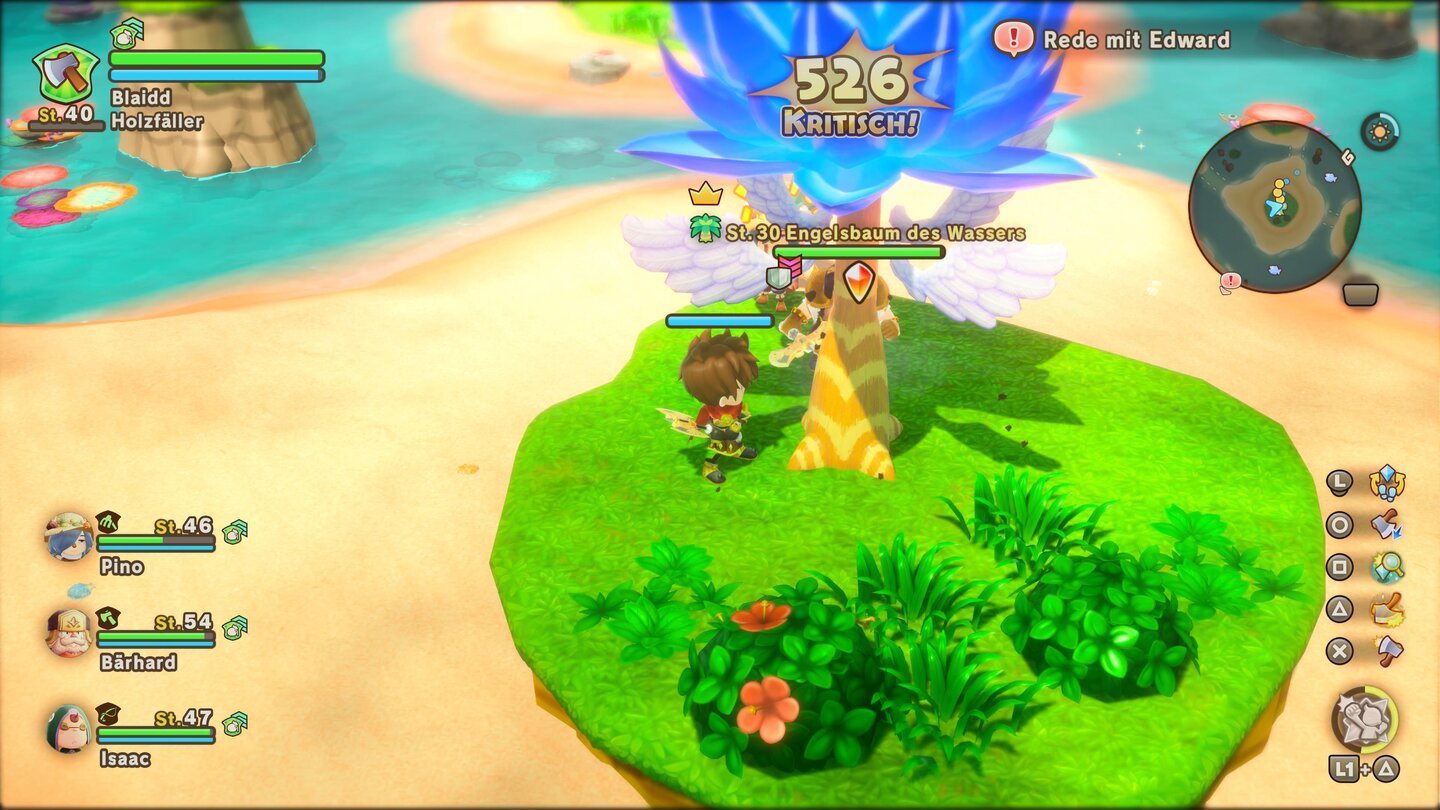
Task: Click the money bag bonus icon above Blaidd's health bar
Action: tap(125, 37)
